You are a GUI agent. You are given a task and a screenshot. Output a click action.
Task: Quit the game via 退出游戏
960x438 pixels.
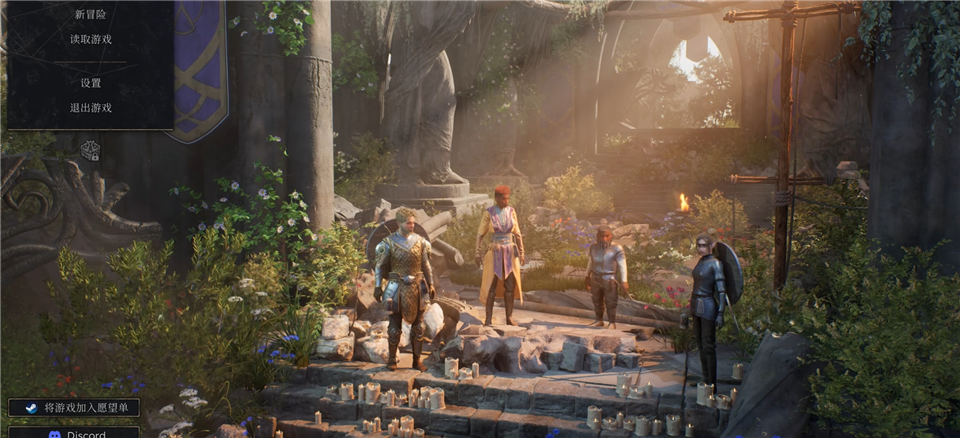point(90,107)
